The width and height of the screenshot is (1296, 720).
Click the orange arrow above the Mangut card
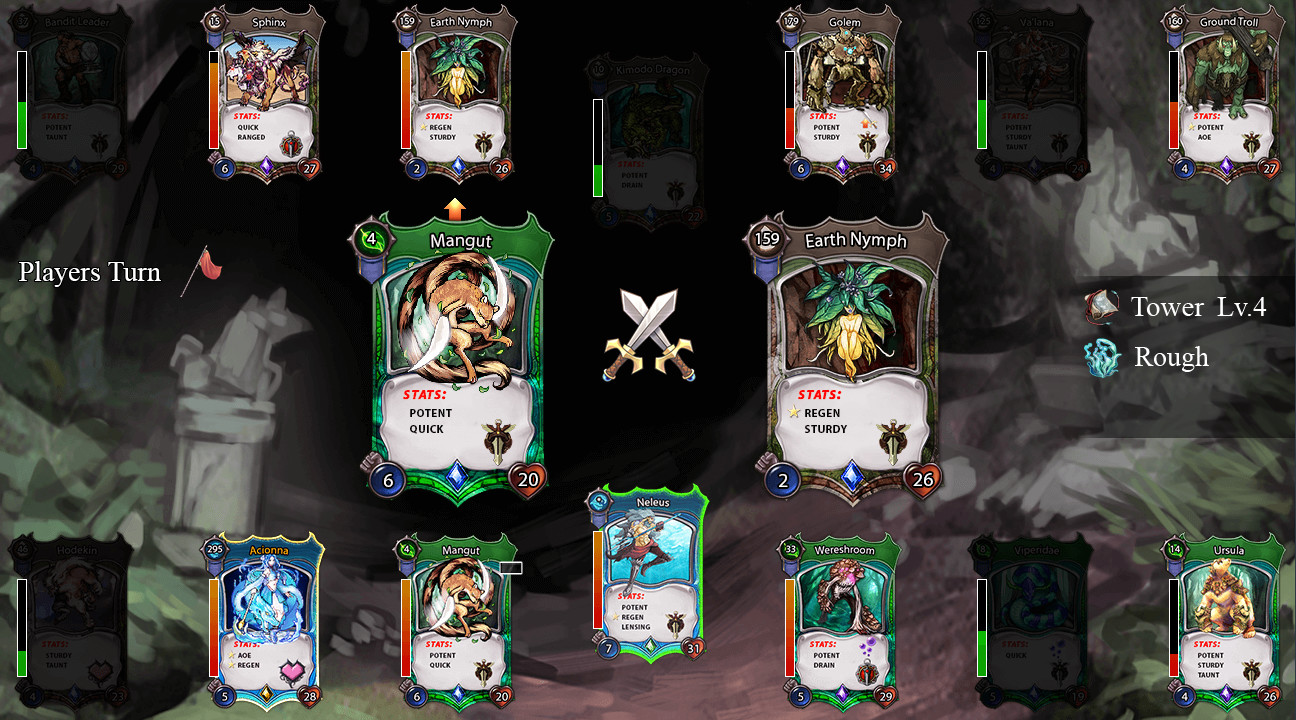click(x=456, y=209)
